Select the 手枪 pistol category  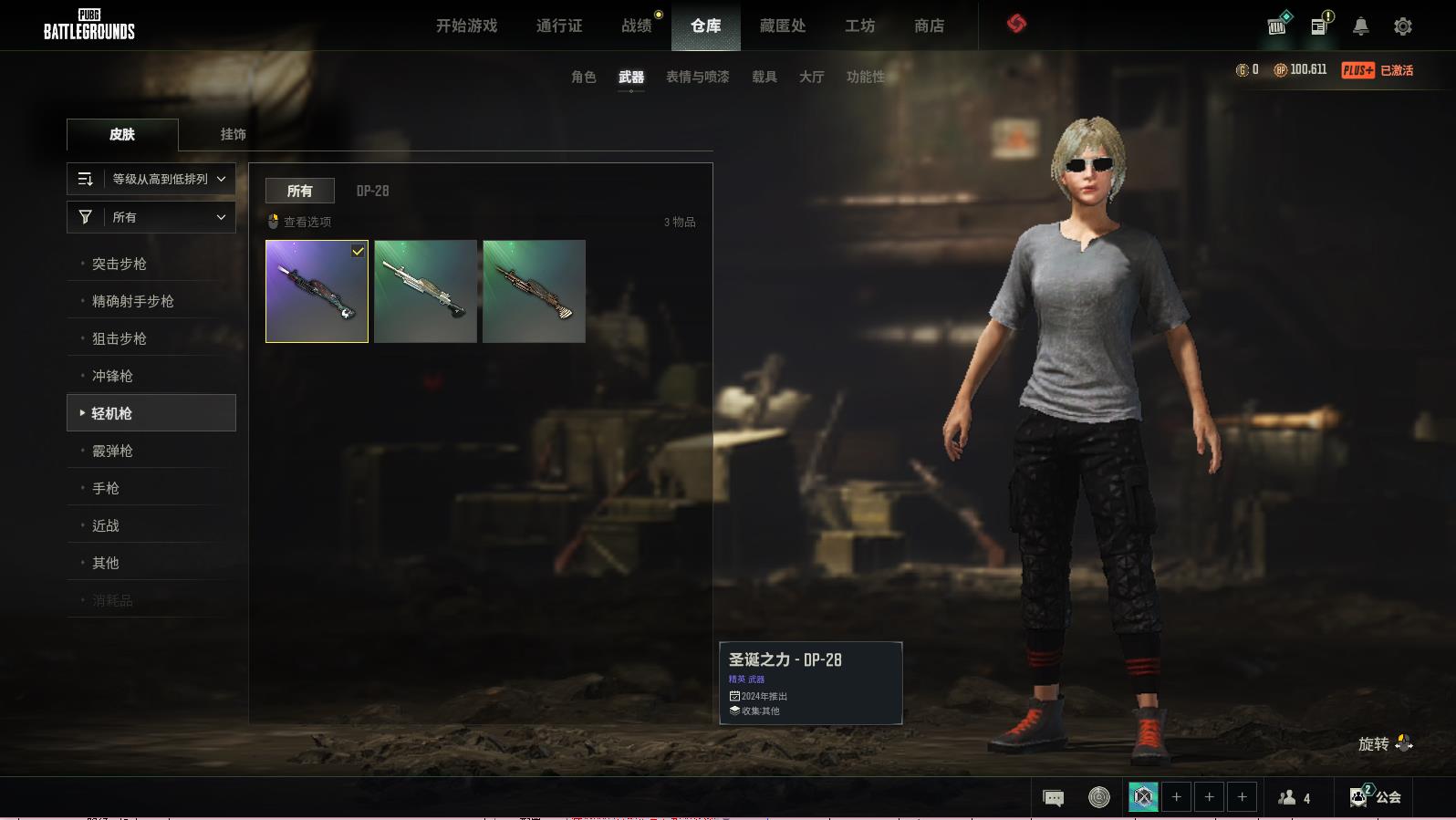[x=106, y=488]
